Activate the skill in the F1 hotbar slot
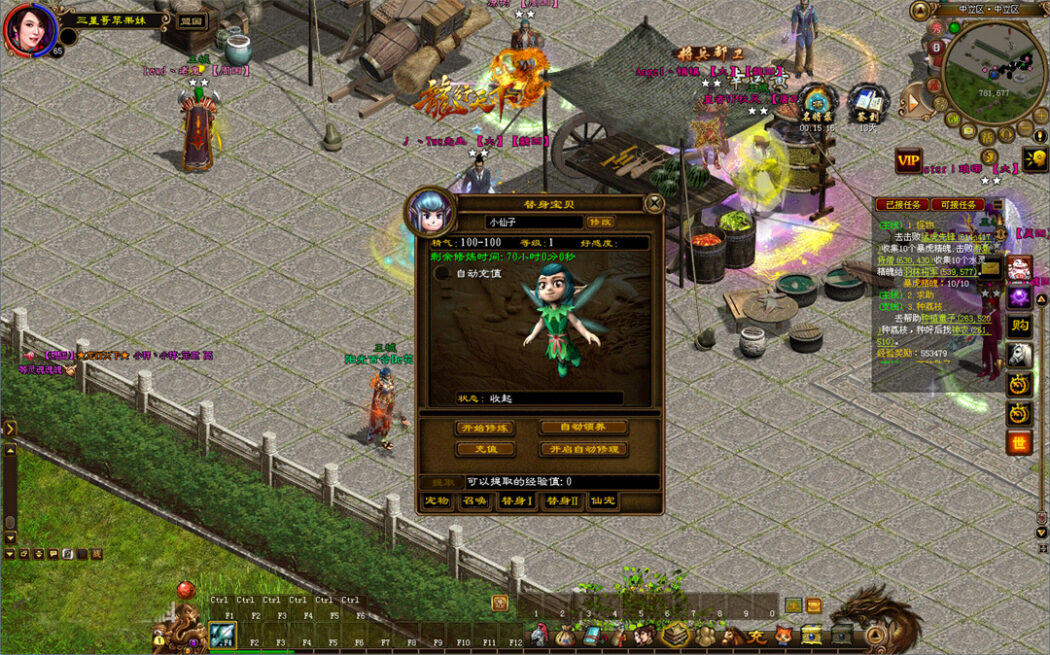 [x=223, y=634]
